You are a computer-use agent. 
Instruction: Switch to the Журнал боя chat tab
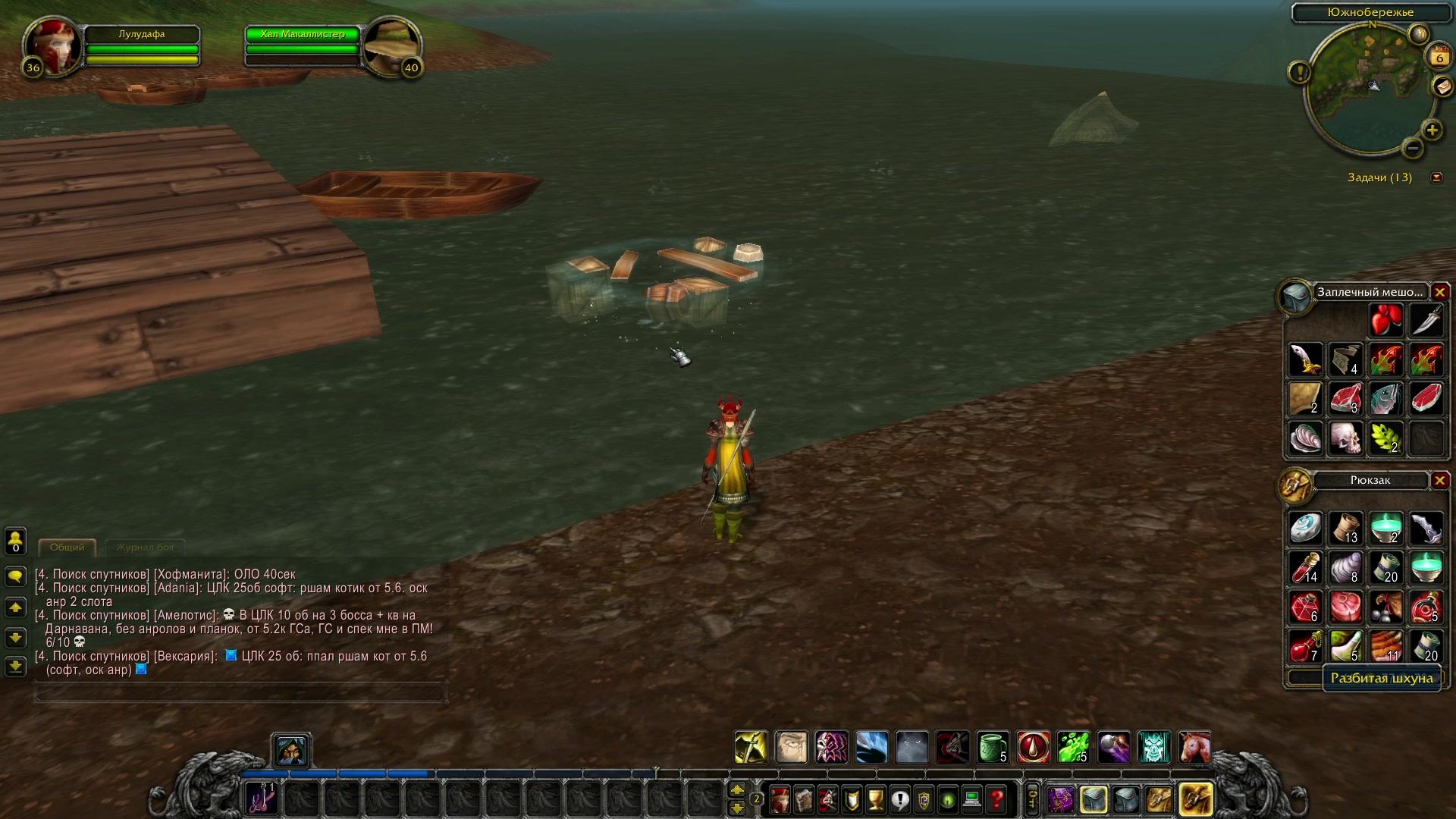coord(145,548)
